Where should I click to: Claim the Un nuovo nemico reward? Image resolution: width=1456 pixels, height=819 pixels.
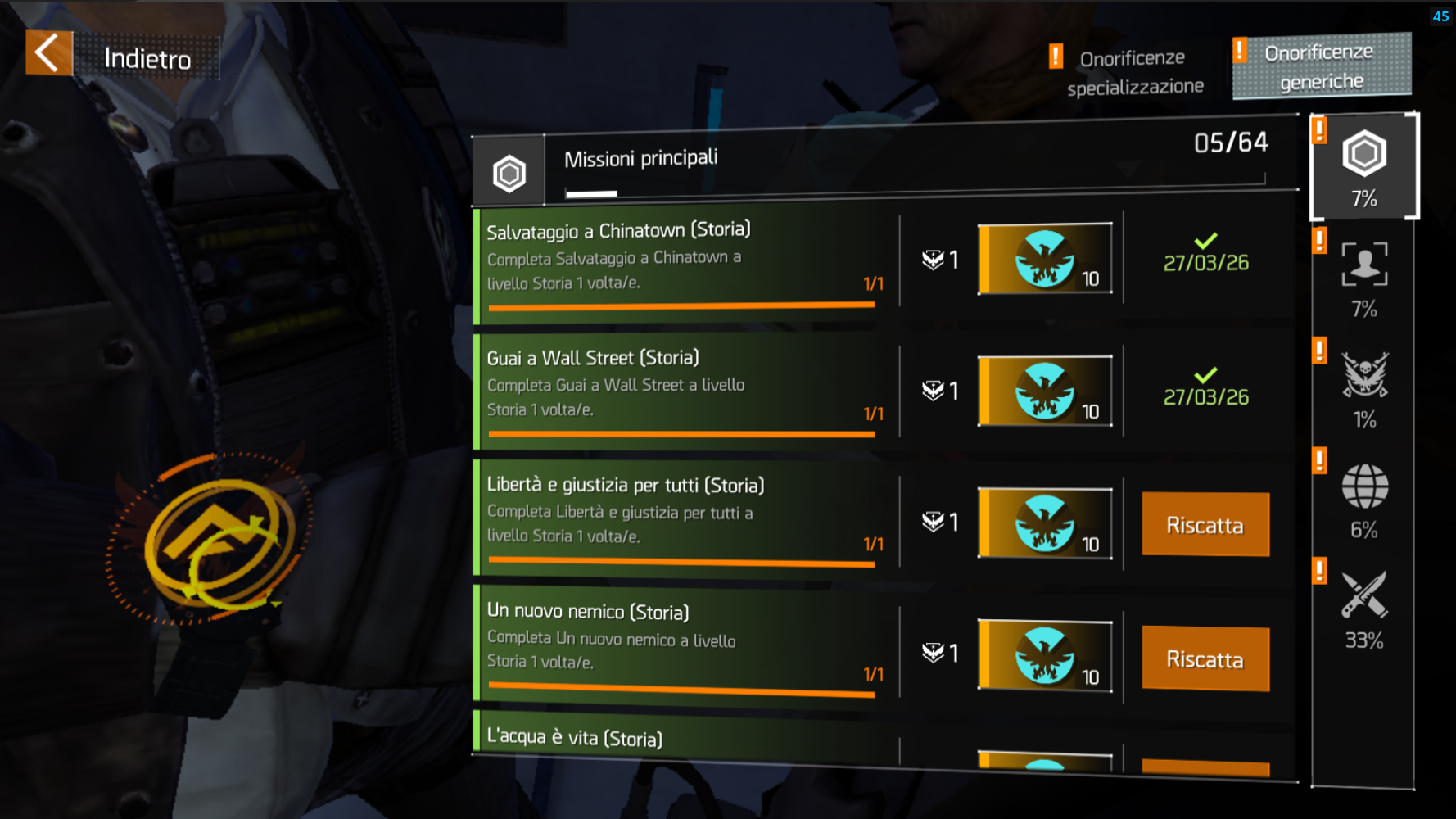click(1205, 658)
